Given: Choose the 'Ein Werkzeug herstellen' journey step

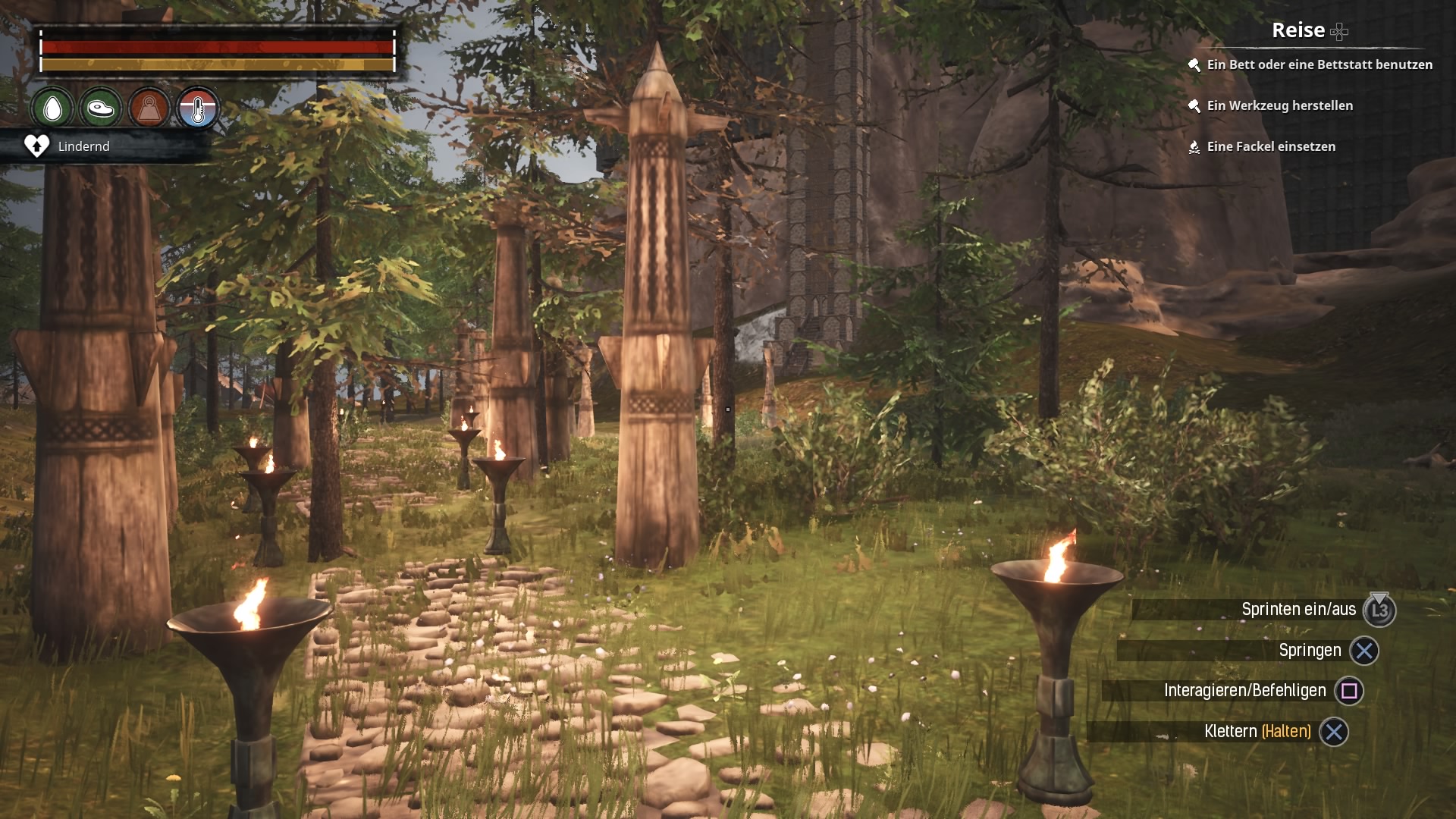Looking at the screenshot, I should (1279, 106).
